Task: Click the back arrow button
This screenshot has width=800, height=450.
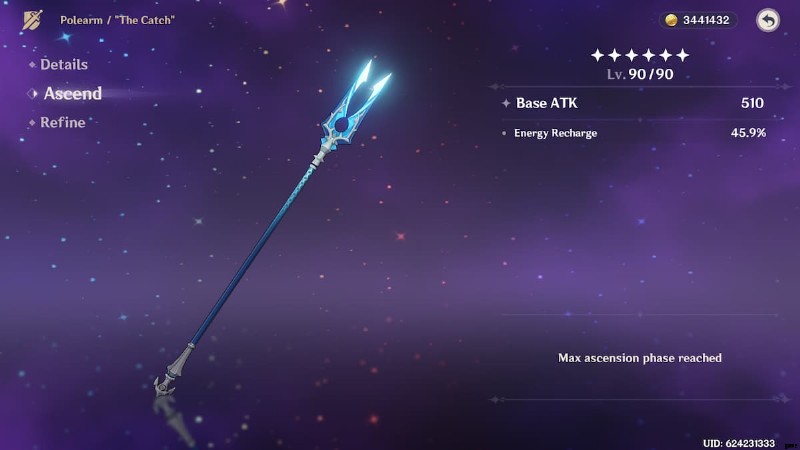Action: (767, 20)
